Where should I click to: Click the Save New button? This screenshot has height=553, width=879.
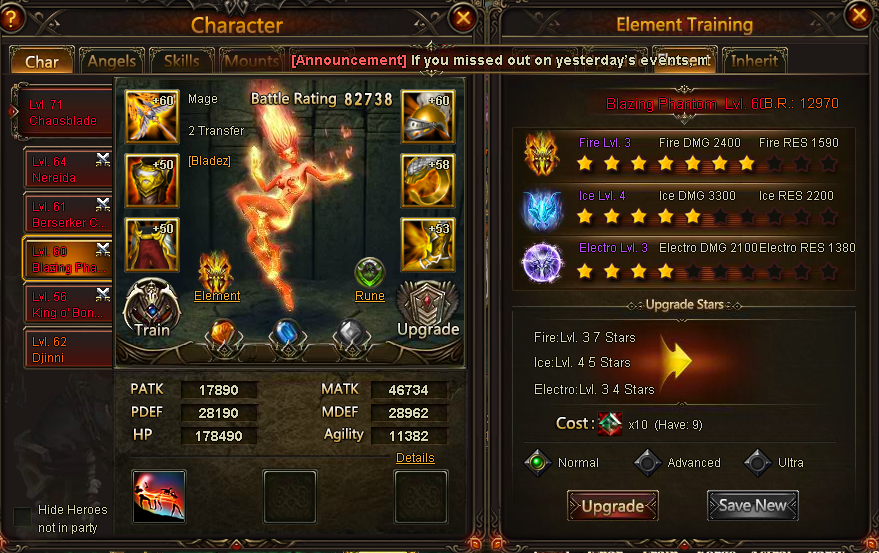753,506
